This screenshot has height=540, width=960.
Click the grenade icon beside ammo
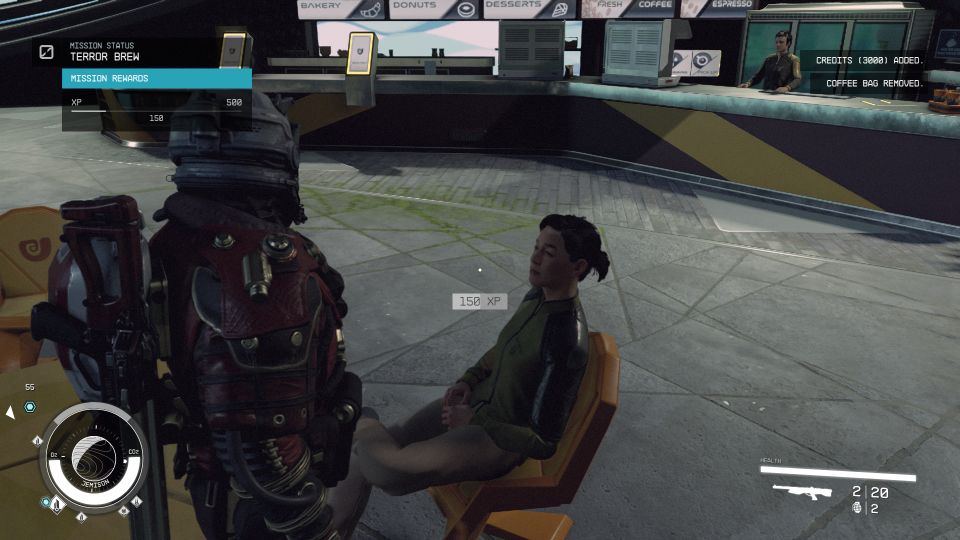(856, 508)
